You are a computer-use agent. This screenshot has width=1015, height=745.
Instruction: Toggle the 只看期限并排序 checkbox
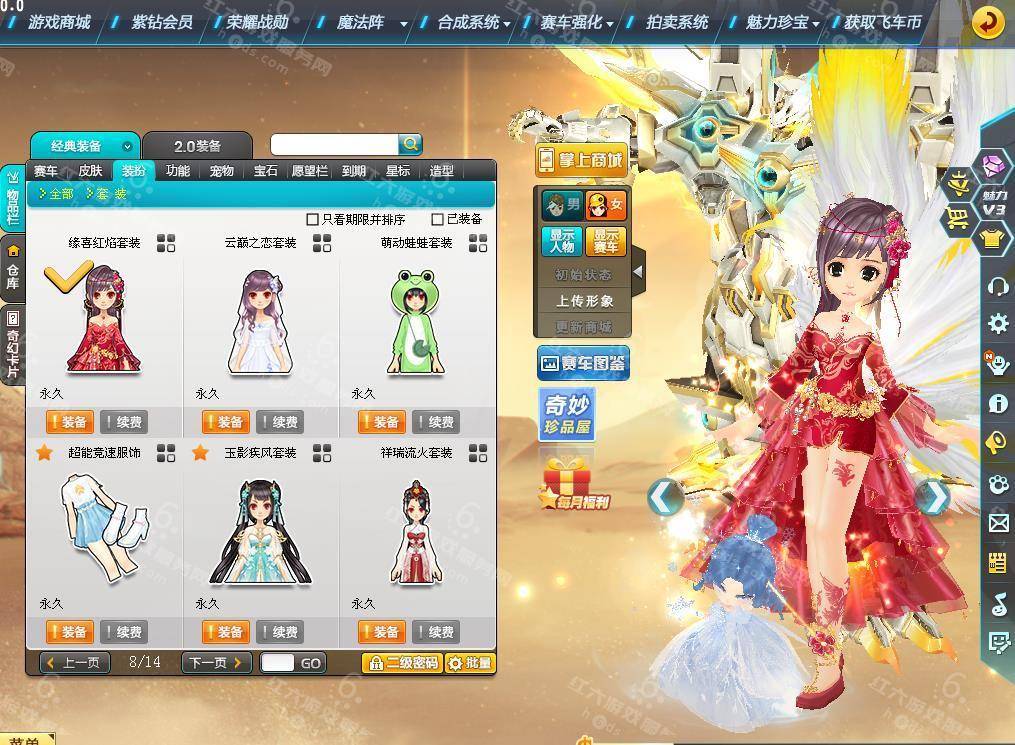tap(313, 219)
